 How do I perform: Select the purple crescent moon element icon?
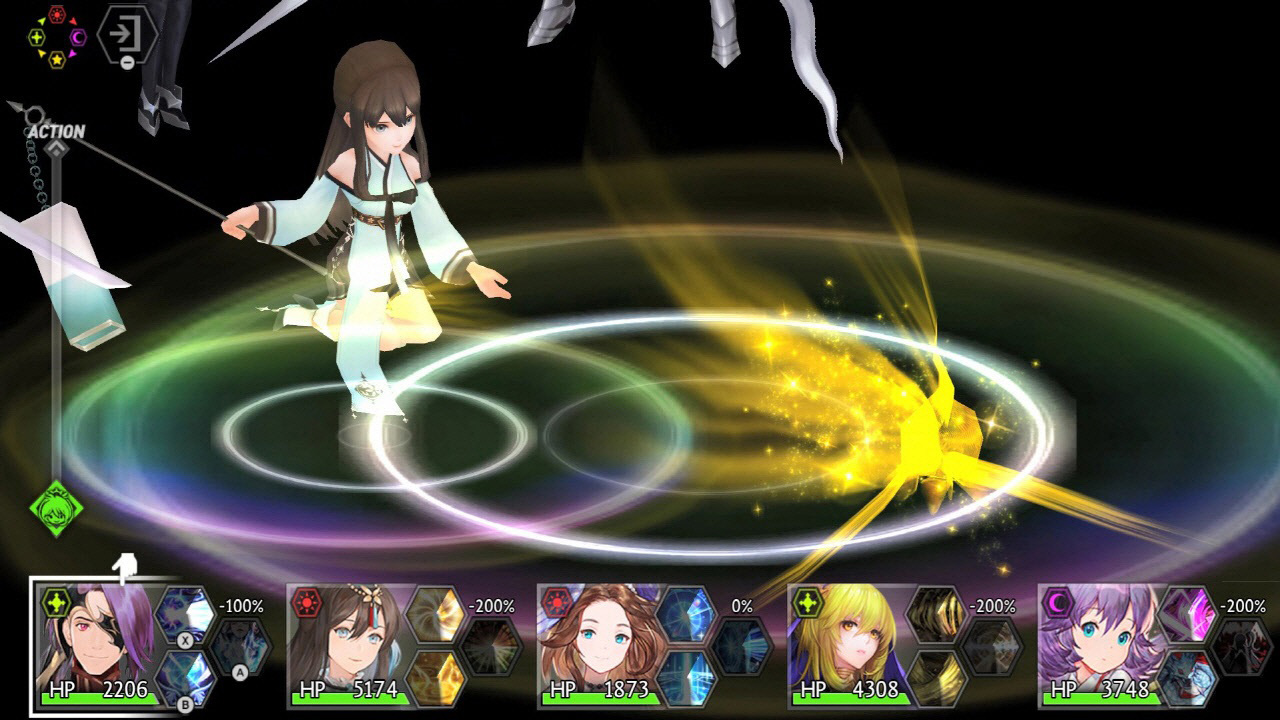coord(78,37)
